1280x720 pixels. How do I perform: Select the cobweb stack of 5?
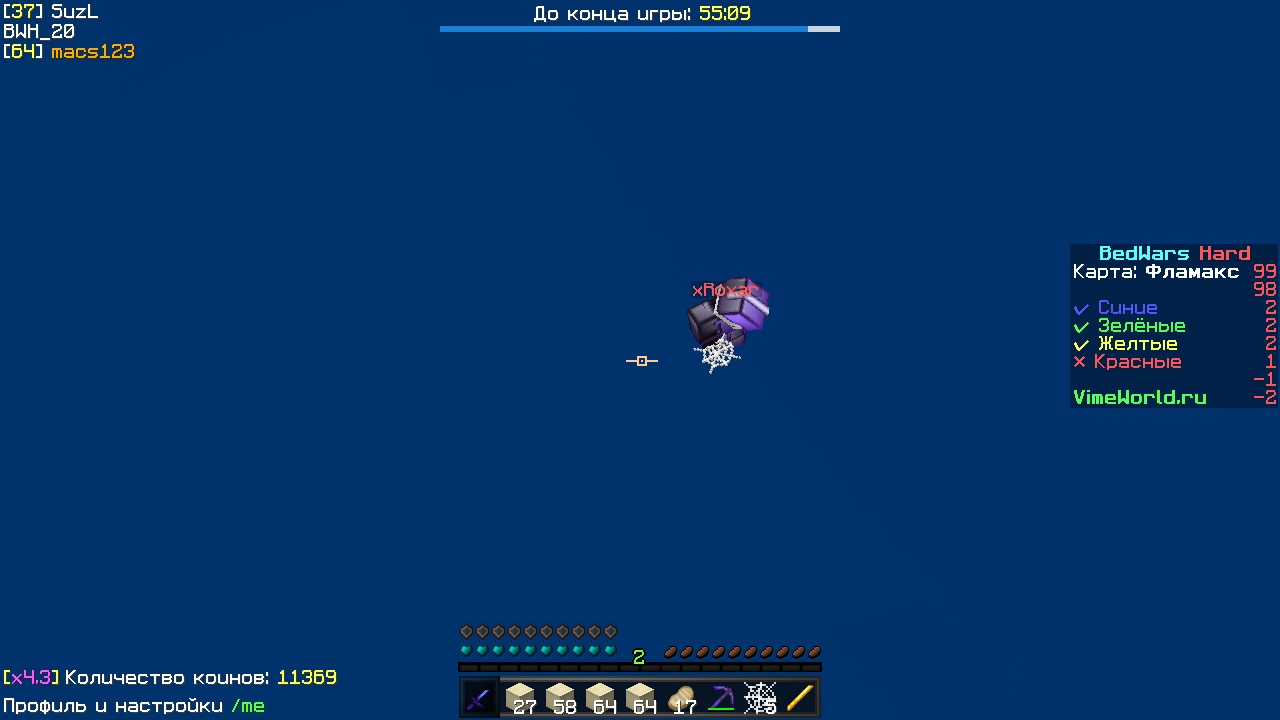pyautogui.click(x=760, y=695)
